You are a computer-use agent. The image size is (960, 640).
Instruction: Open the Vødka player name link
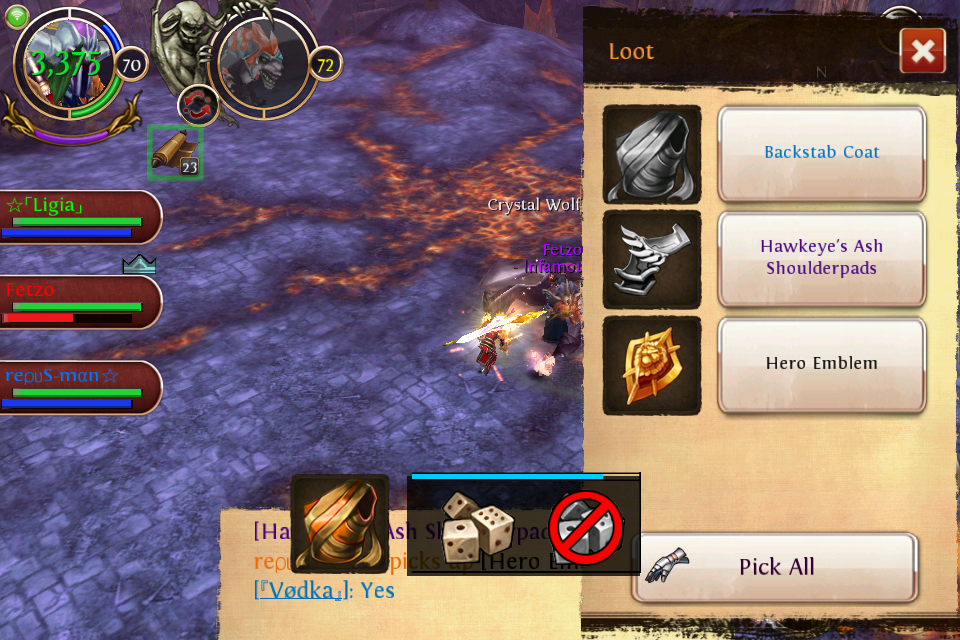pos(299,590)
